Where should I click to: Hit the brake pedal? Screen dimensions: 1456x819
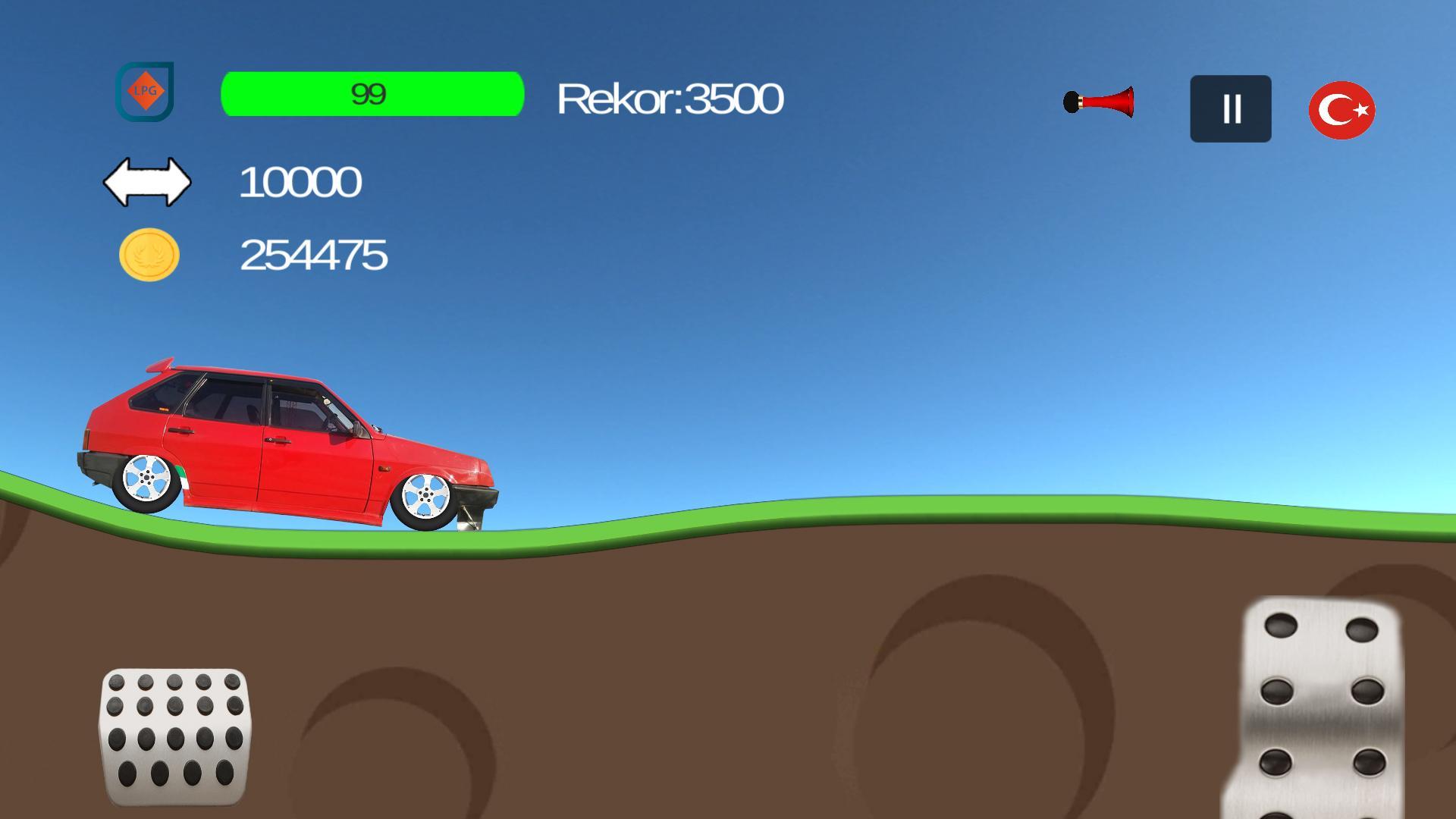(174, 736)
